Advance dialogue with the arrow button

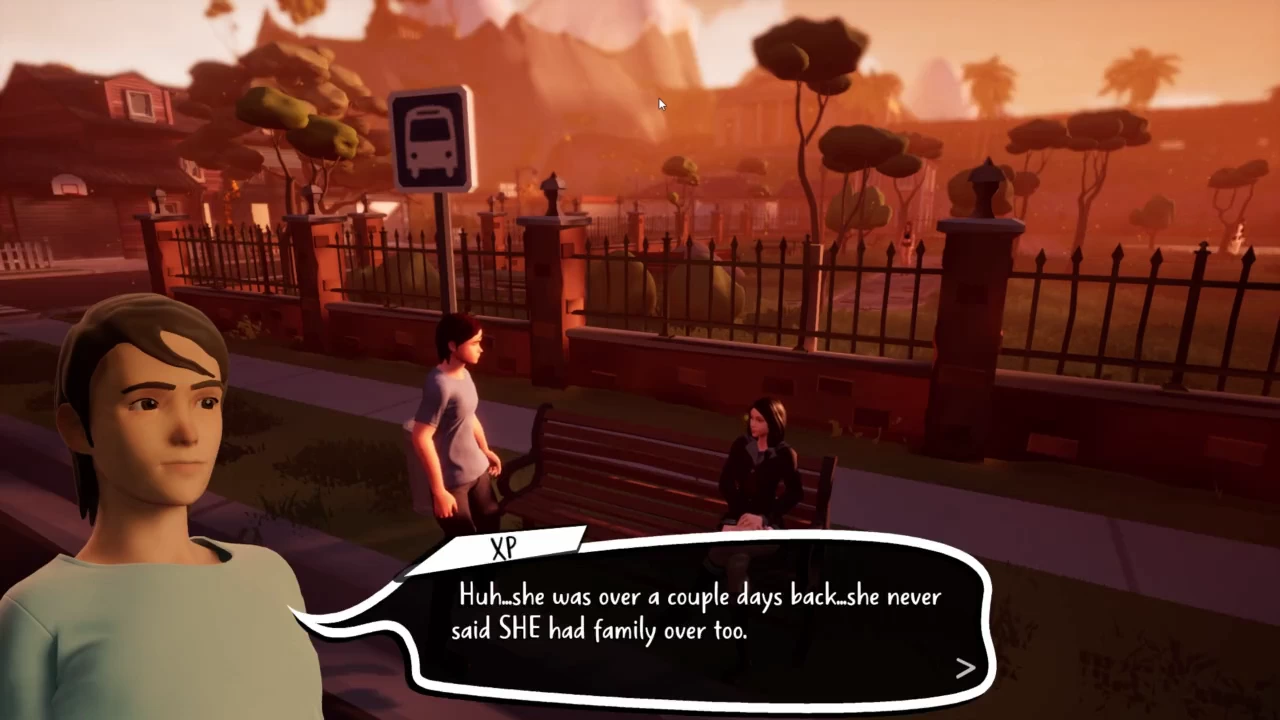pyautogui.click(x=964, y=668)
